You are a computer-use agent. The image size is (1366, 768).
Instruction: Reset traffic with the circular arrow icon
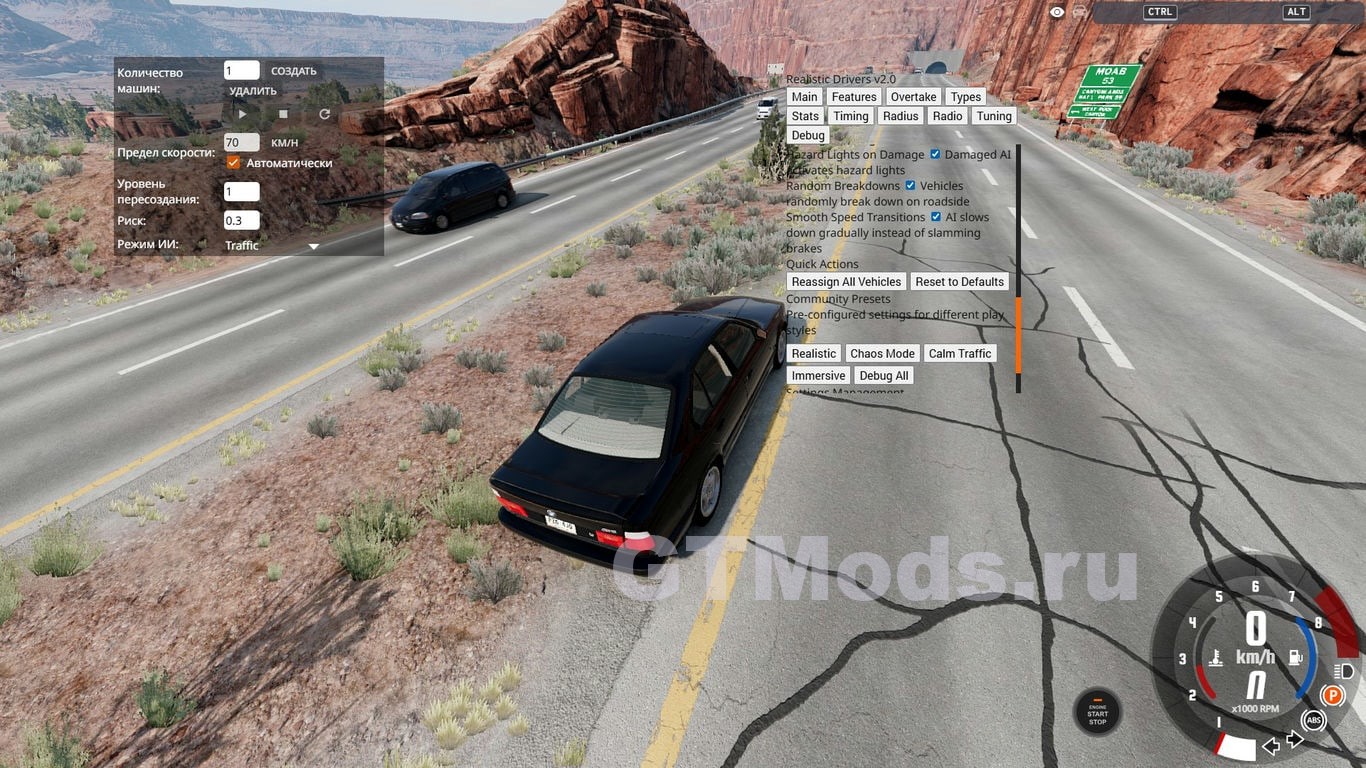(324, 115)
